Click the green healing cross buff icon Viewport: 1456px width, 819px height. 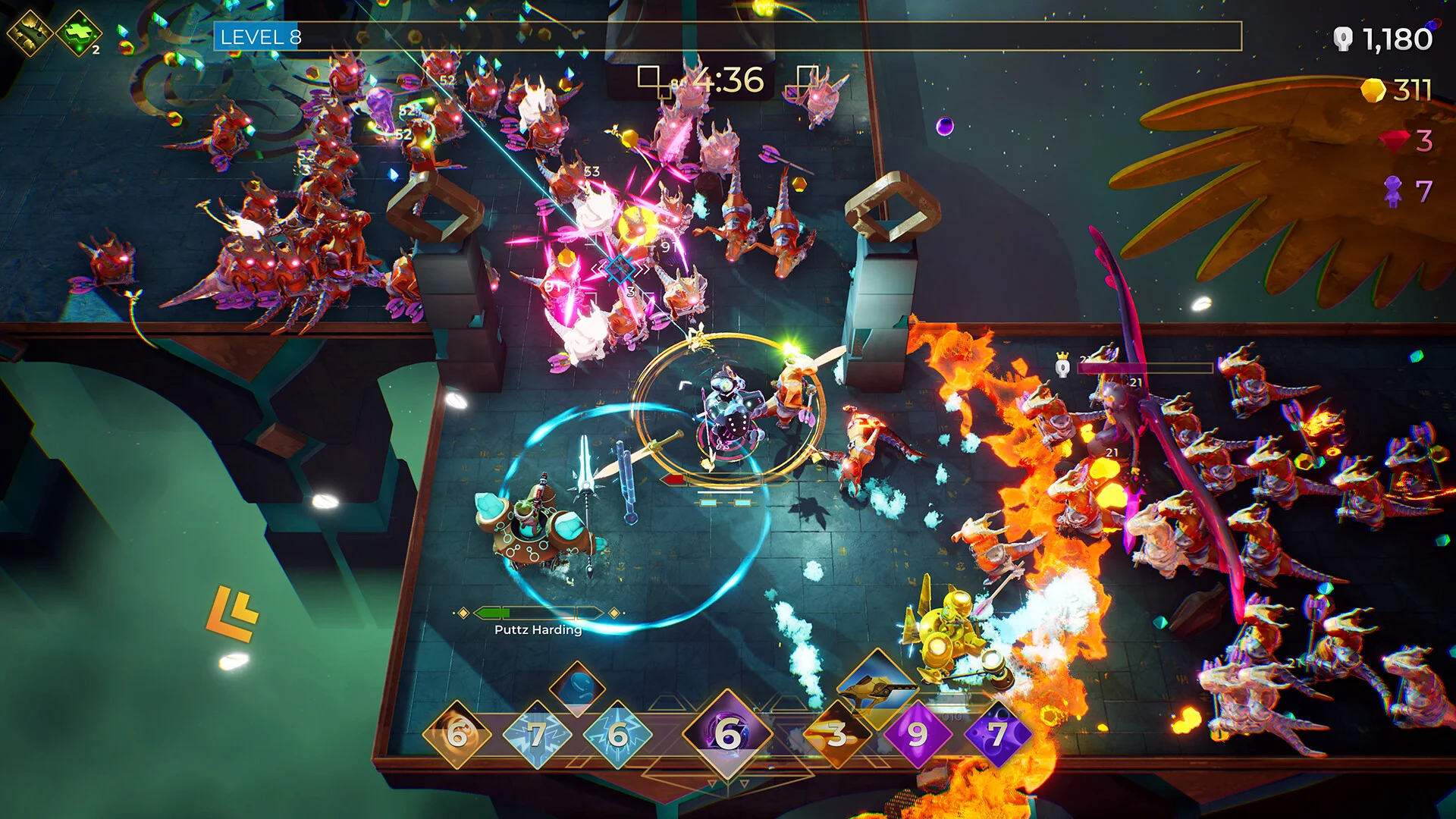point(79,33)
